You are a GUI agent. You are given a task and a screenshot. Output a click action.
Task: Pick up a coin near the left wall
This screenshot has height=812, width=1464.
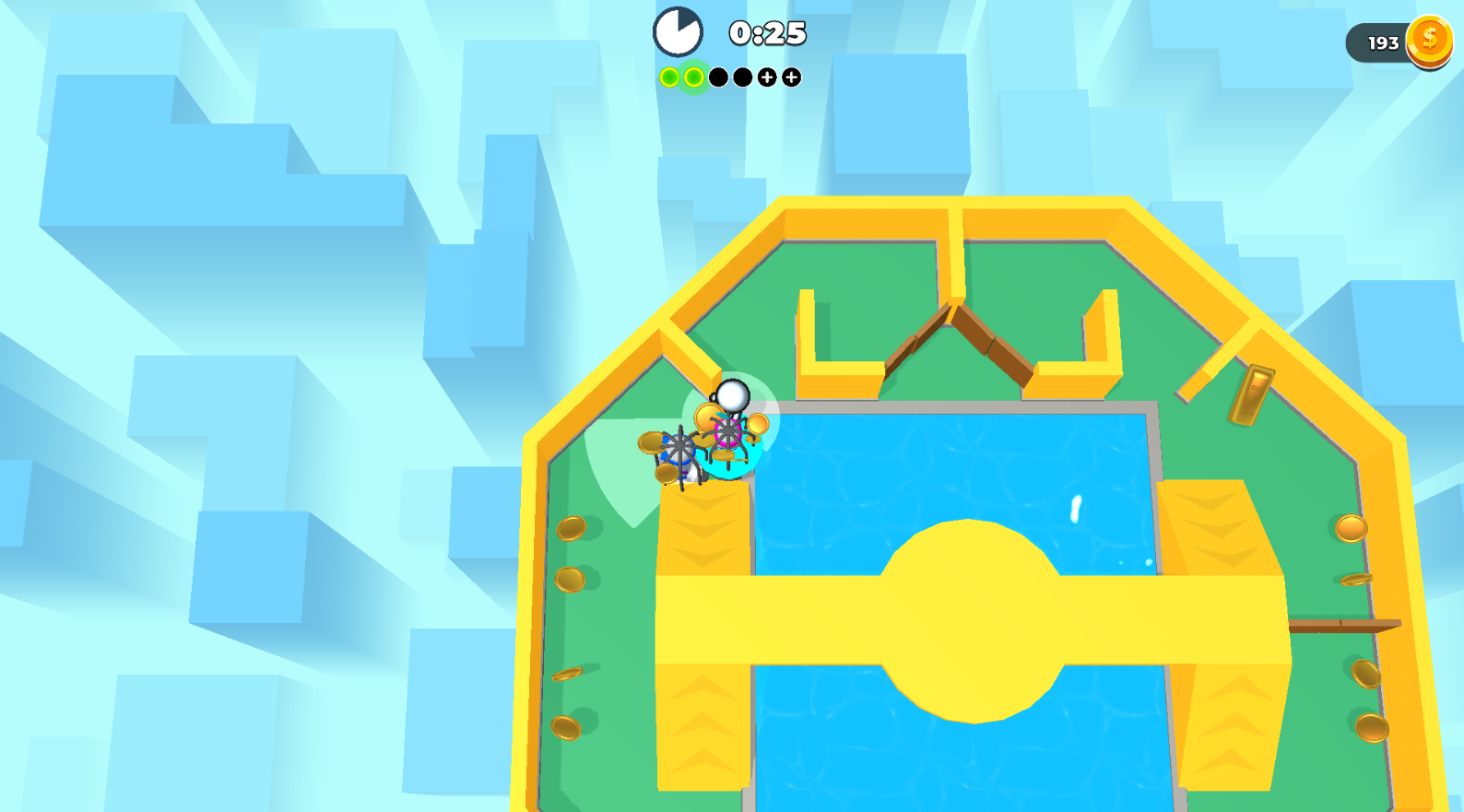pyautogui.click(x=570, y=530)
